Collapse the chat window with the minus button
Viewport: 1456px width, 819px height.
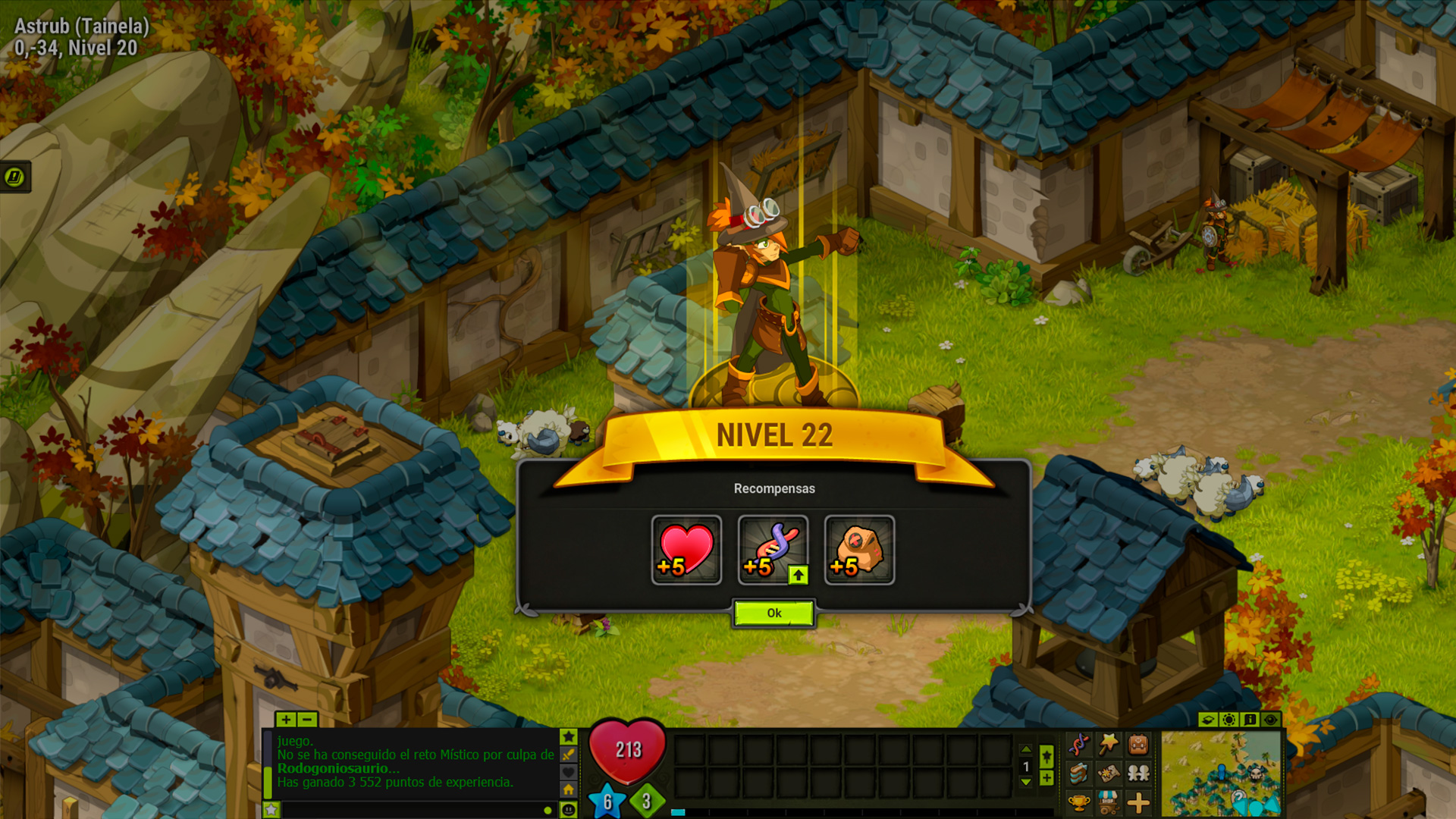click(306, 720)
